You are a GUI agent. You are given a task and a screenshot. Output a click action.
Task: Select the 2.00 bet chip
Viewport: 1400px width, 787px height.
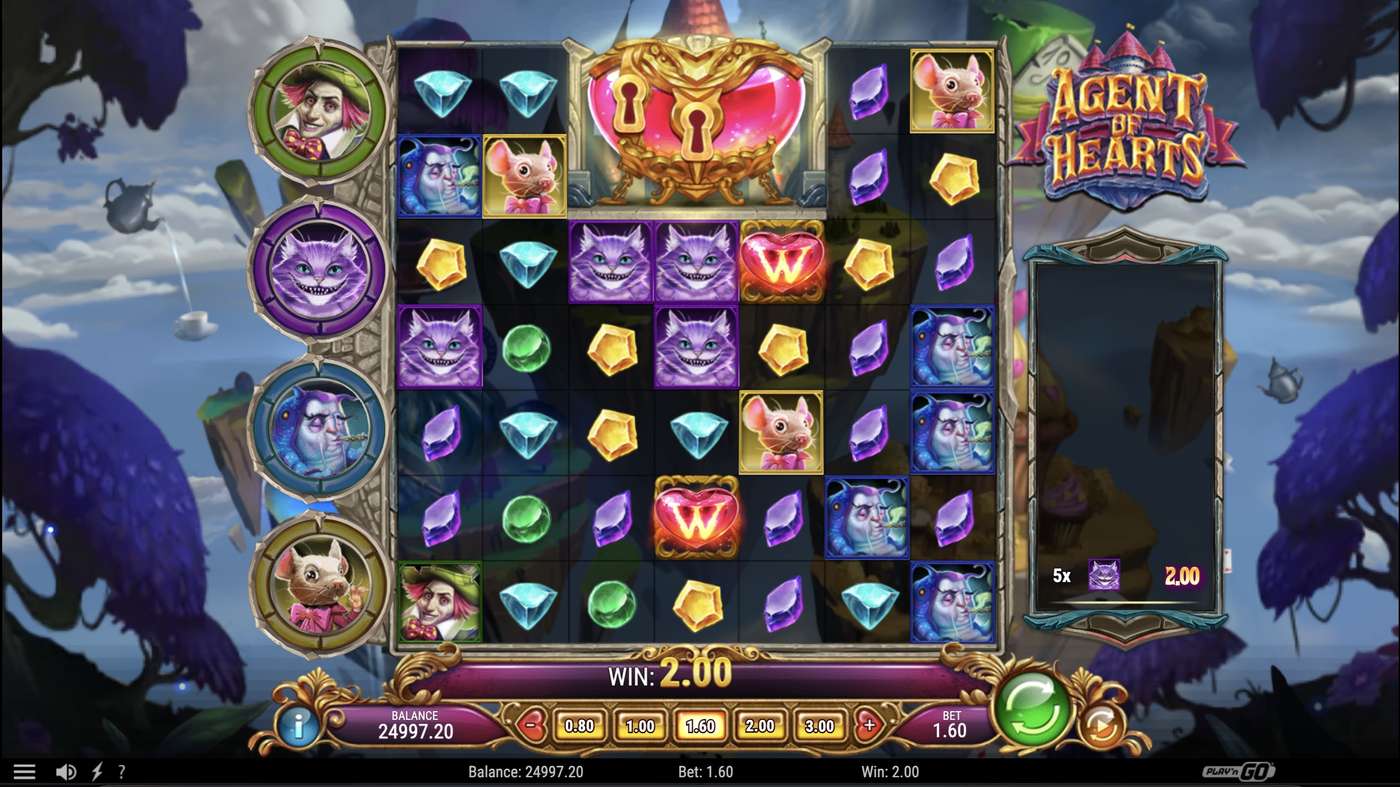point(761,725)
